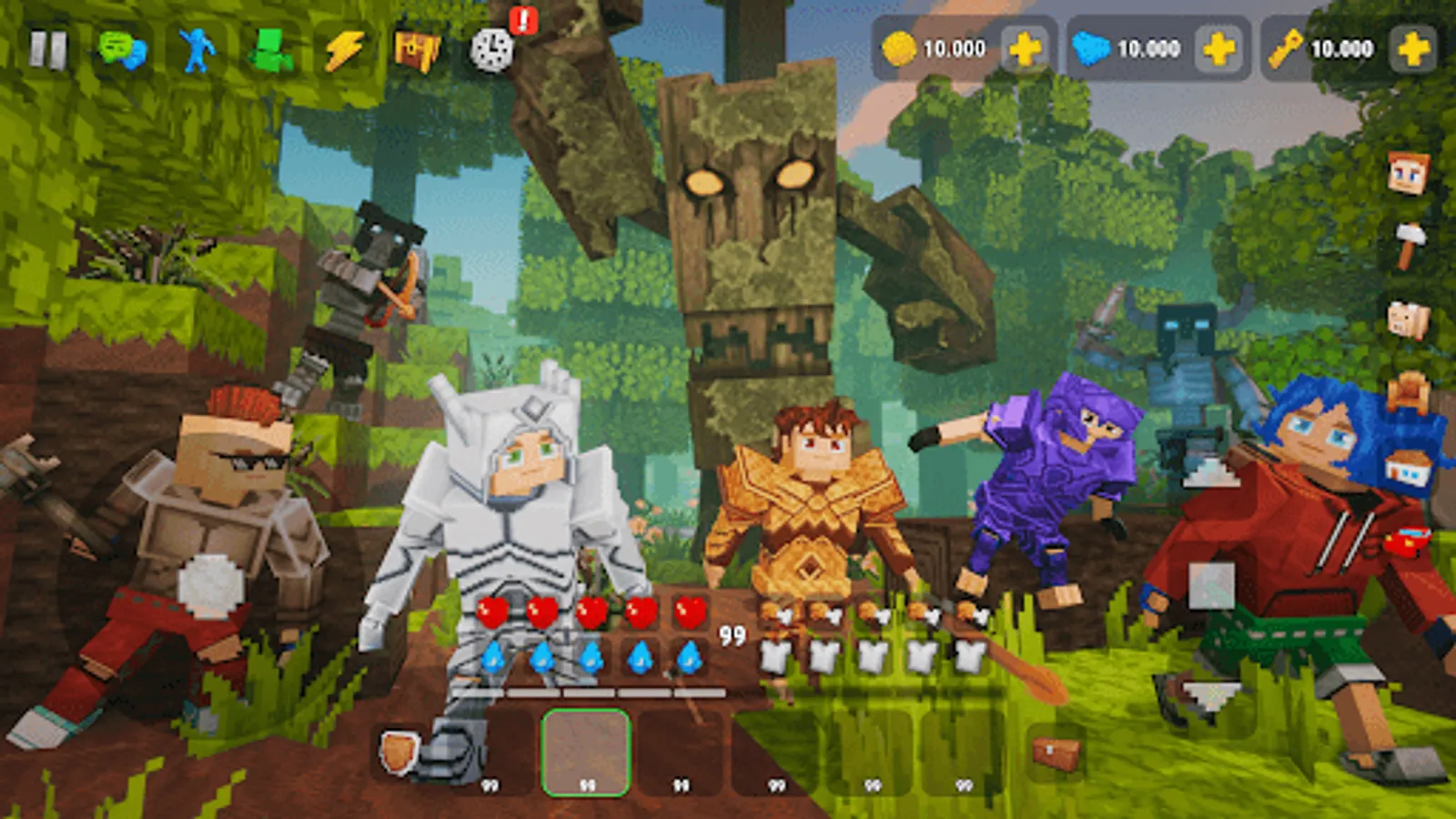Buy gems via blue gem plus button
The height and width of the screenshot is (819, 1456).
pos(1217,49)
